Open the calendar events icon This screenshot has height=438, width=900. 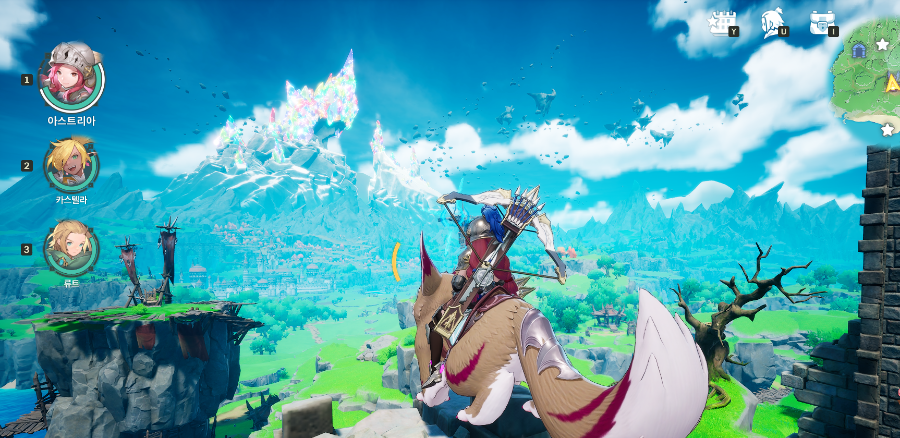[x=721, y=22]
